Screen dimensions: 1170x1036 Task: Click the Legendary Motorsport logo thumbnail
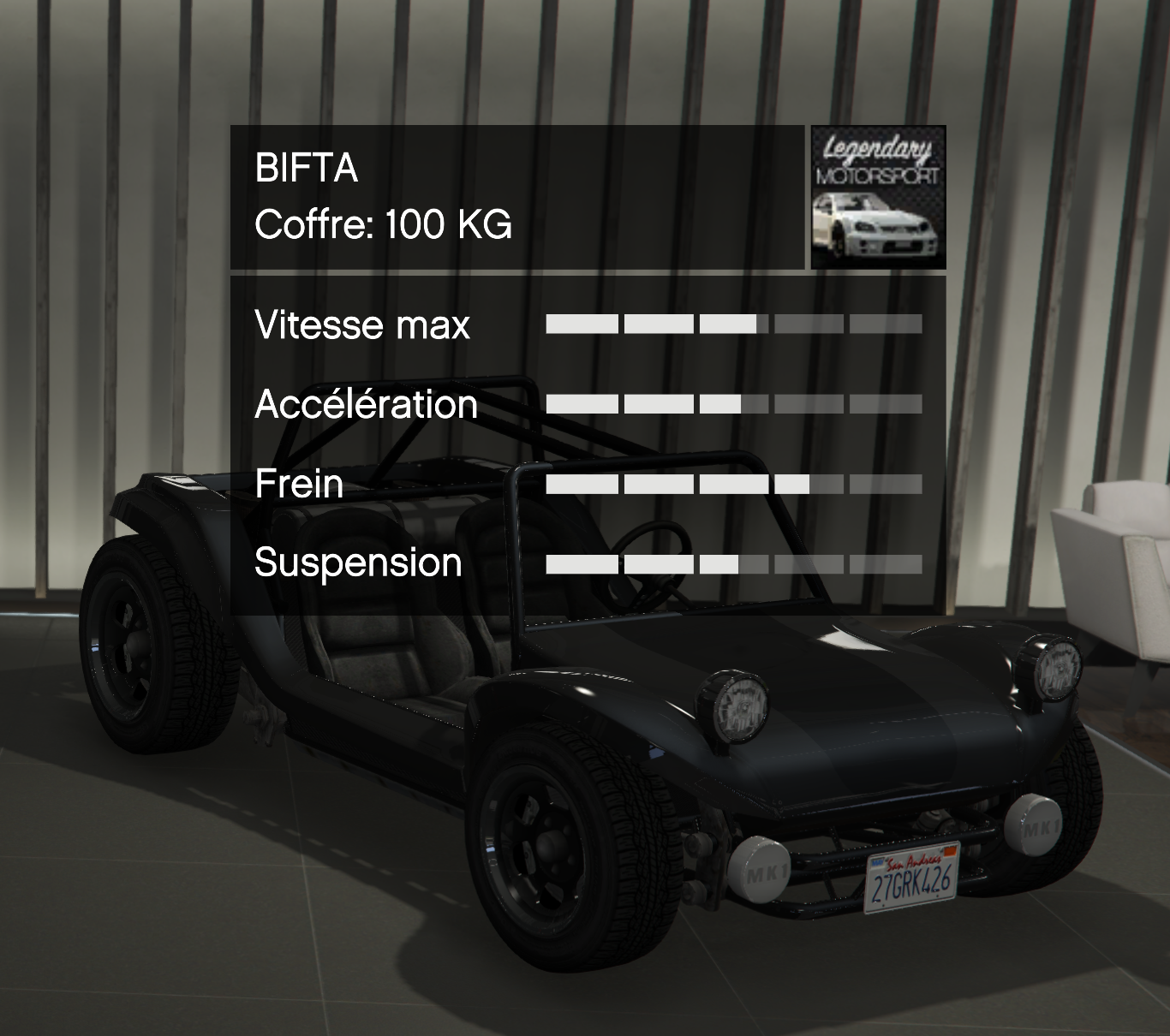[x=878, y=197]
